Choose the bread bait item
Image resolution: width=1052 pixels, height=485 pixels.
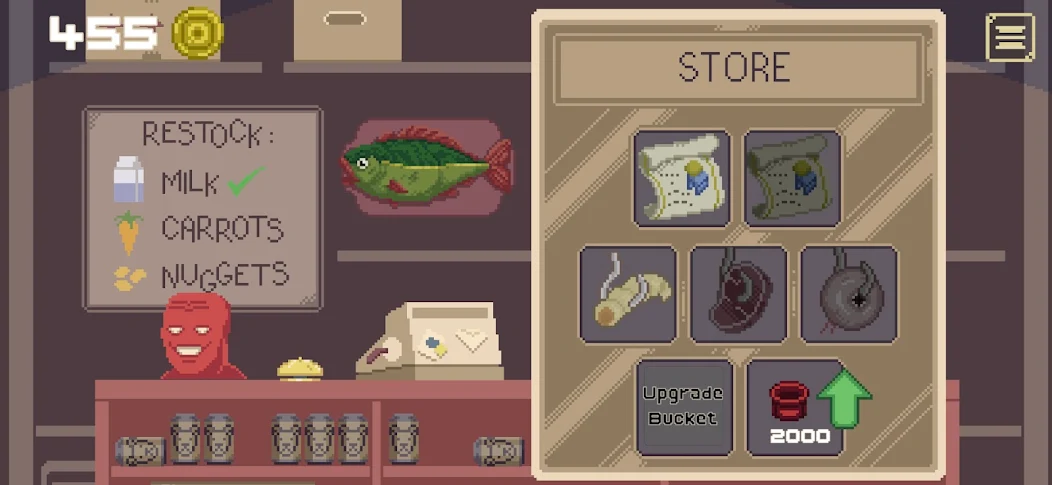pos(628,295)
